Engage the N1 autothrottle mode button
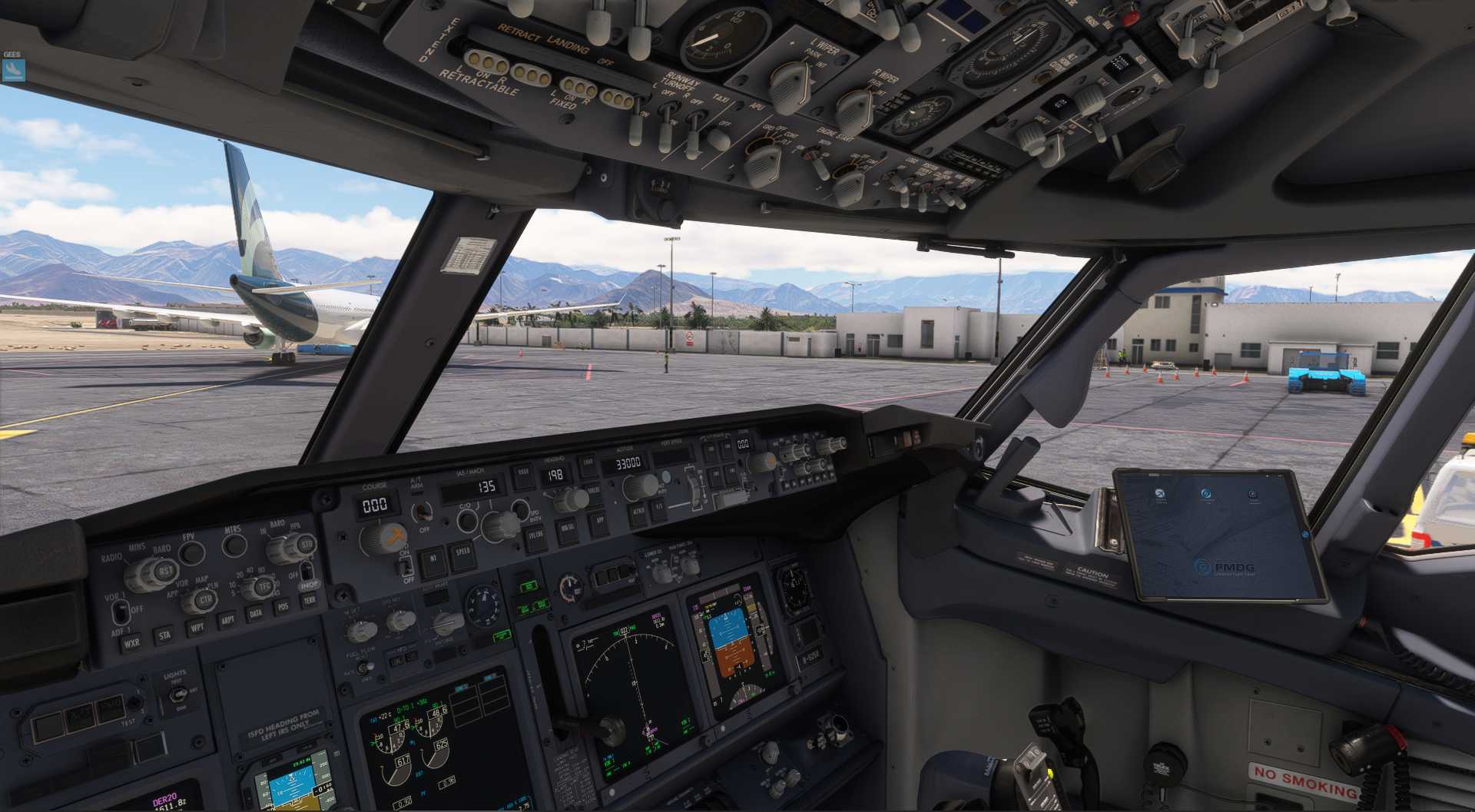Image resolution: width=1475 pixels, height=812 pixels. click(x=433, y=560)
